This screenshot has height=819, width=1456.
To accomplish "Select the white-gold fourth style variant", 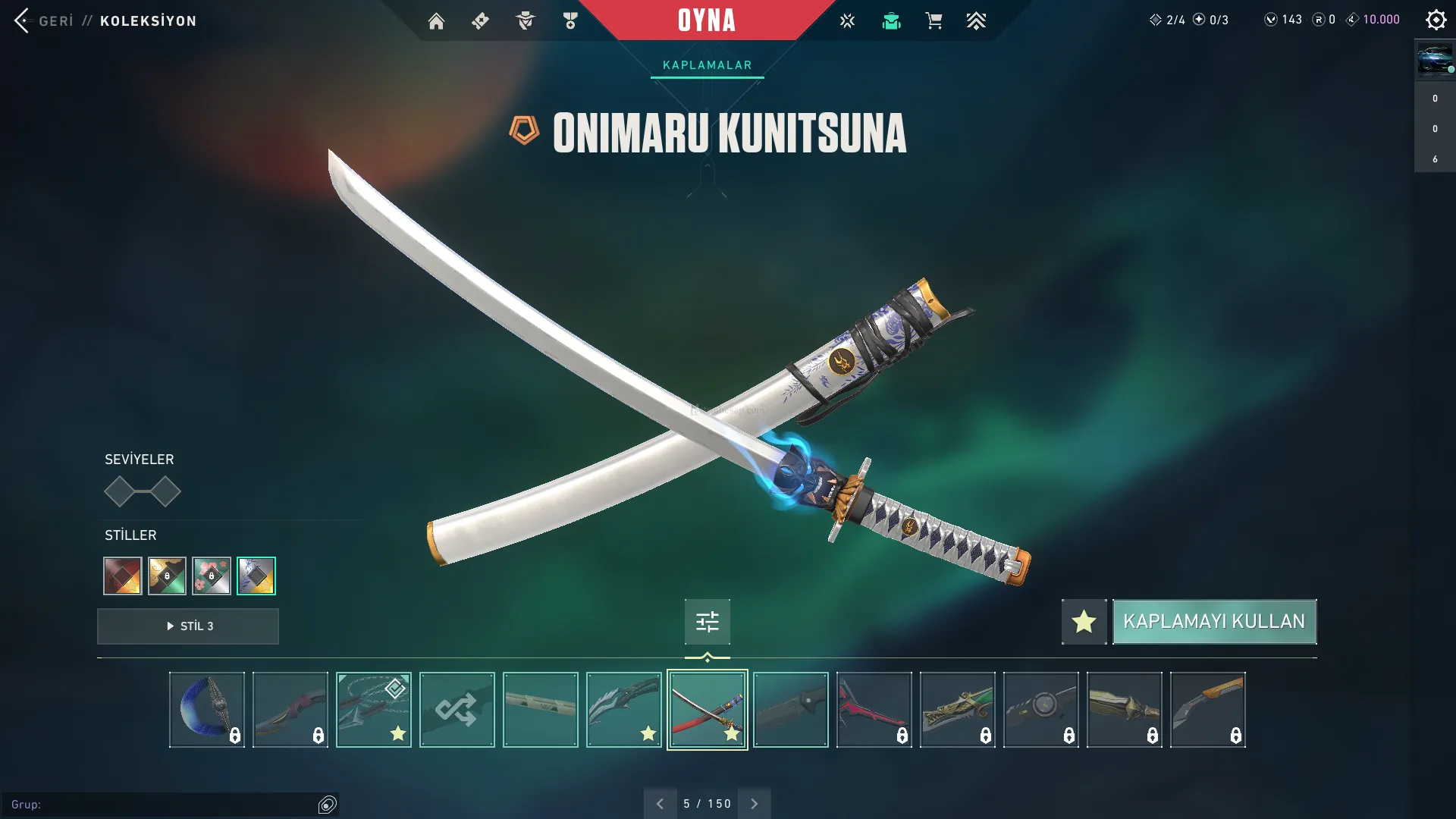I will [x=256, y=576].
